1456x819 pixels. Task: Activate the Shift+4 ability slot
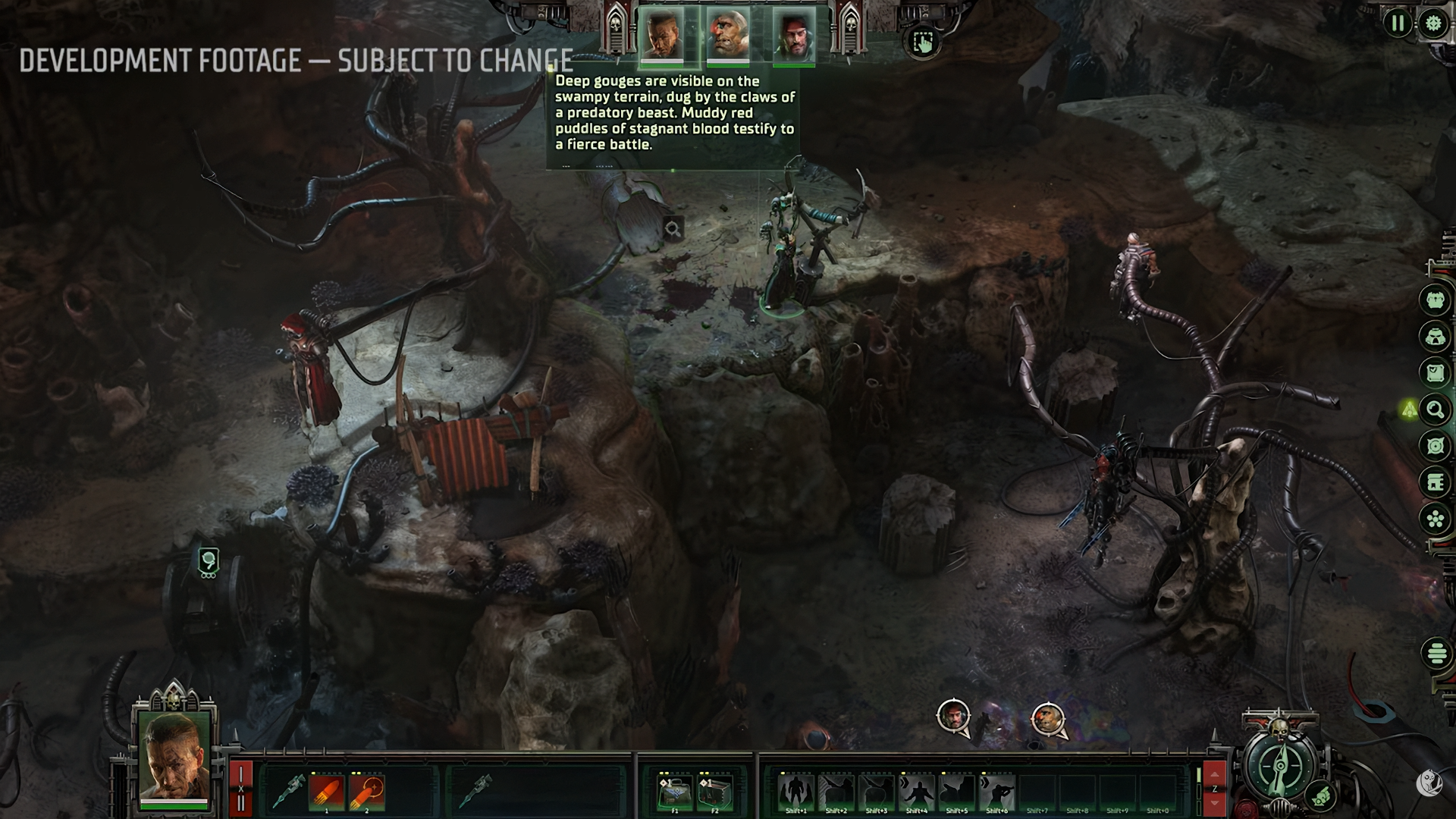[916, 792]
